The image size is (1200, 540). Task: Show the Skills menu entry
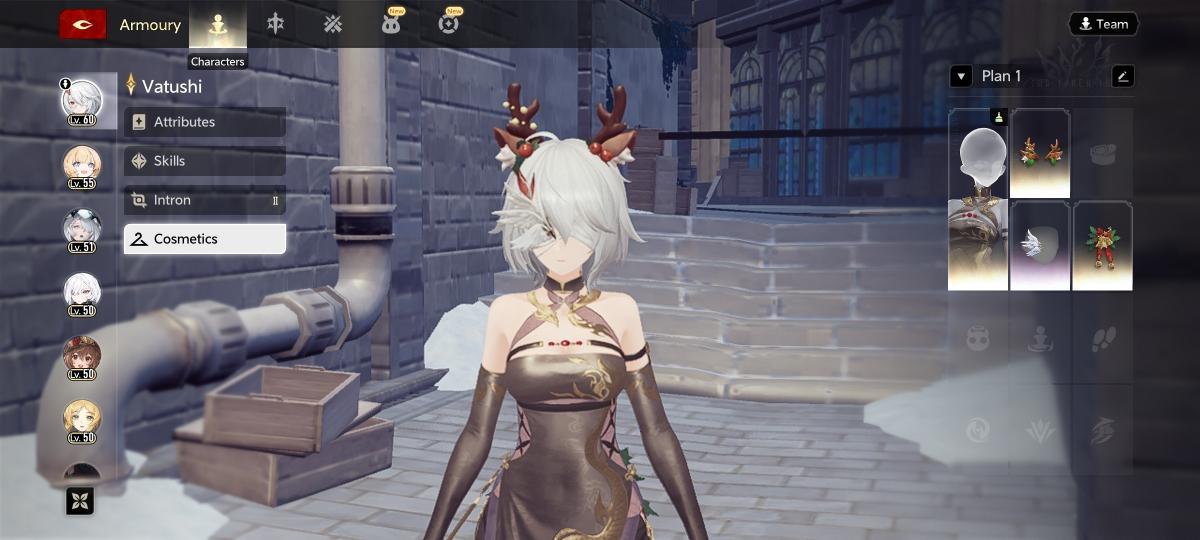coord(205,161)
